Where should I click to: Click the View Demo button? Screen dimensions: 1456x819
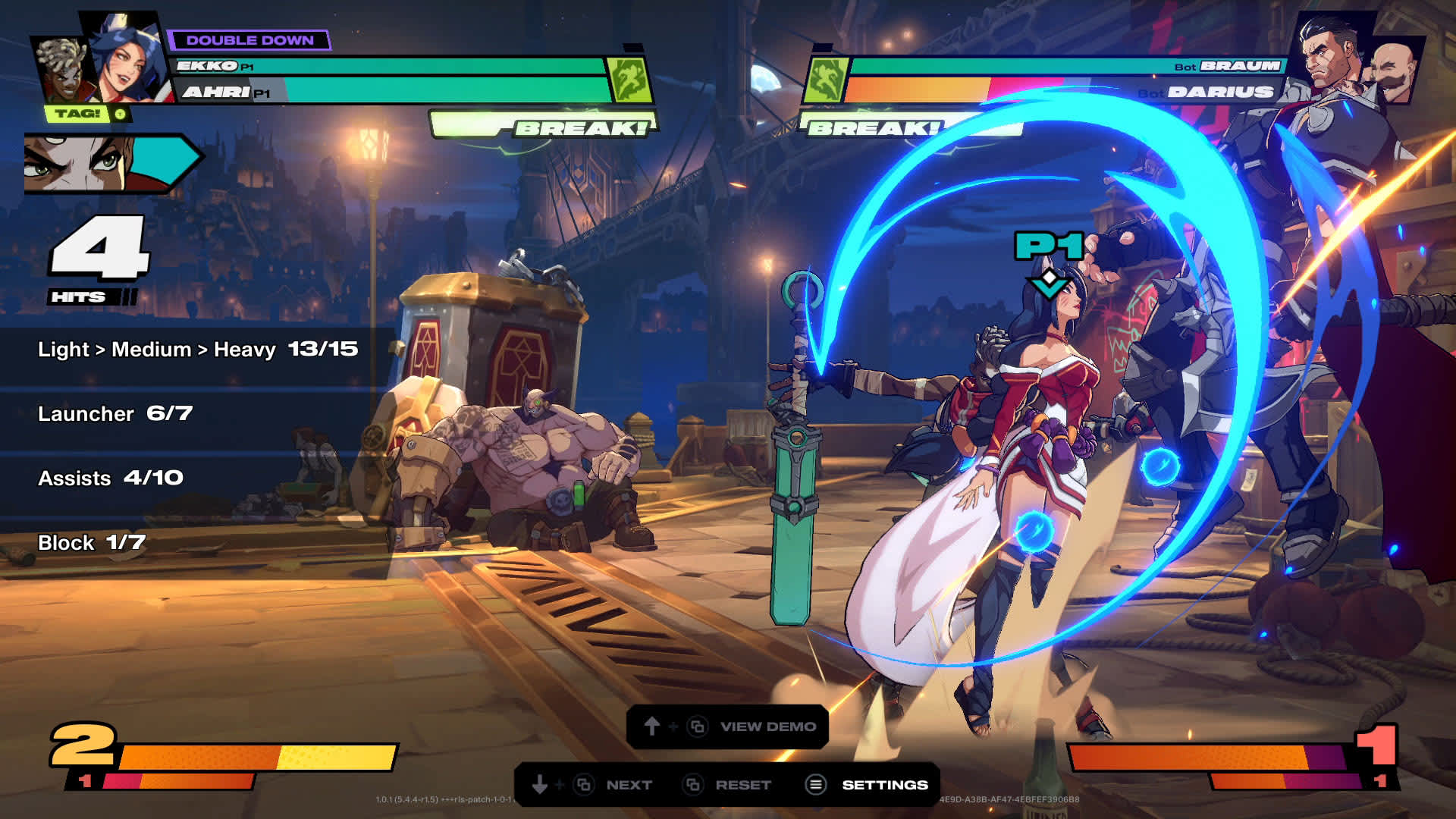pos(727,726)
